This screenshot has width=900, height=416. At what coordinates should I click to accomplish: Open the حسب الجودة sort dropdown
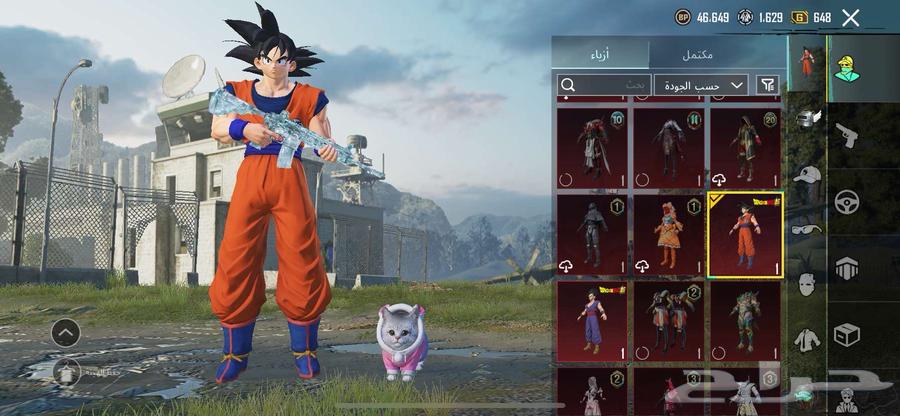(x=701, y=86)
